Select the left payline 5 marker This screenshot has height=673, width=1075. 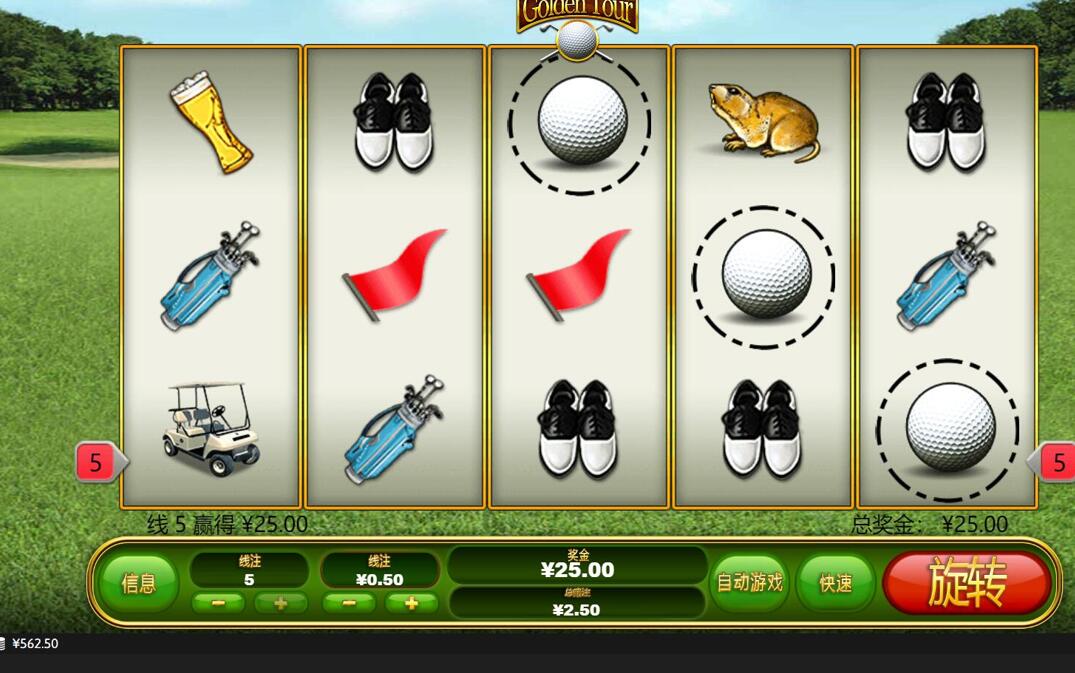point(97,462)
